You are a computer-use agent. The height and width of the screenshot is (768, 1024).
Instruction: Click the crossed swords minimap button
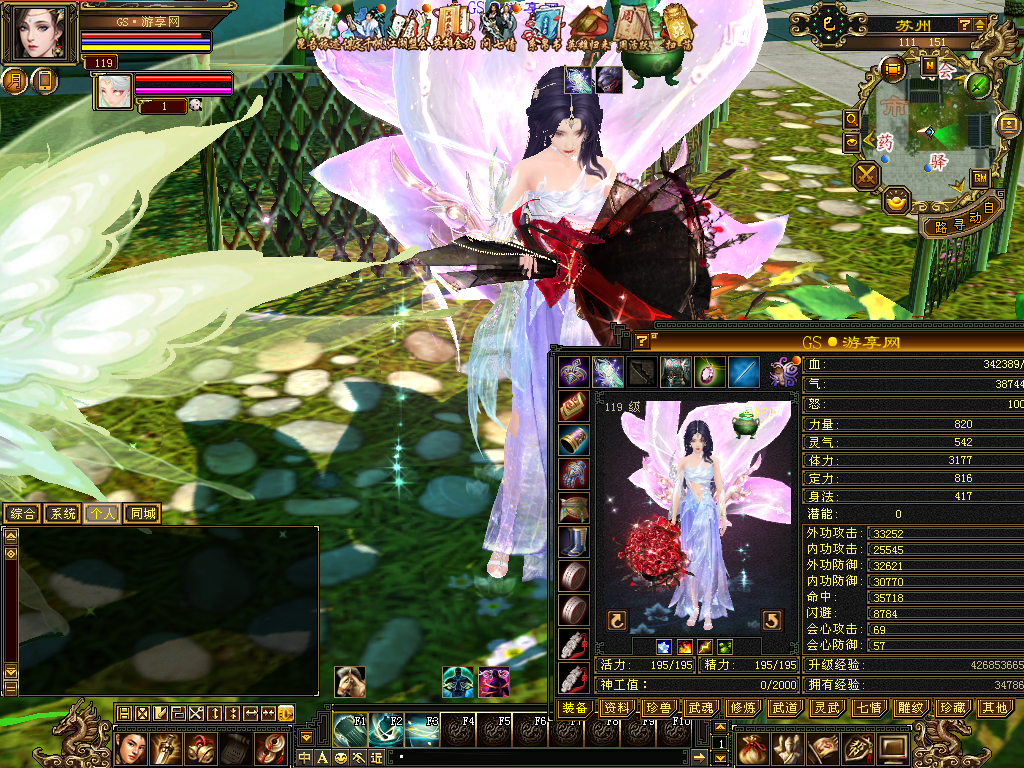[866, 176]
